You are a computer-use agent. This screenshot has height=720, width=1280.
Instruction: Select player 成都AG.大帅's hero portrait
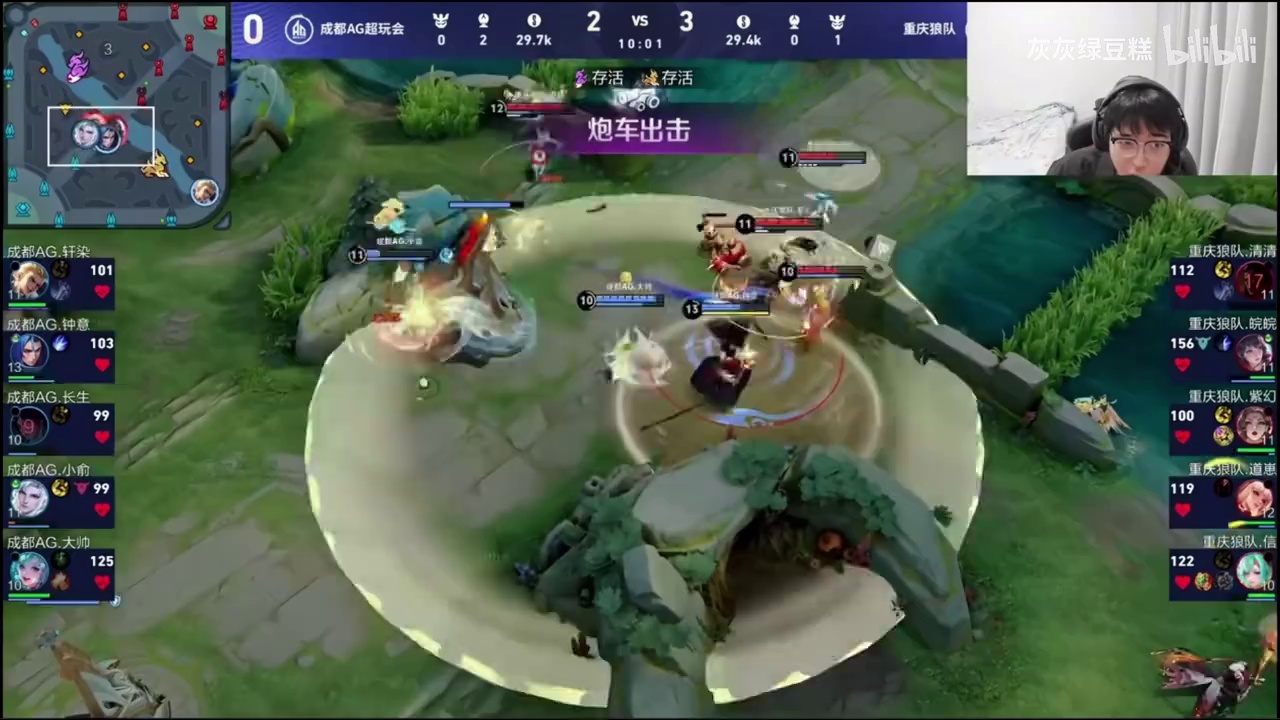pos(30,571)
